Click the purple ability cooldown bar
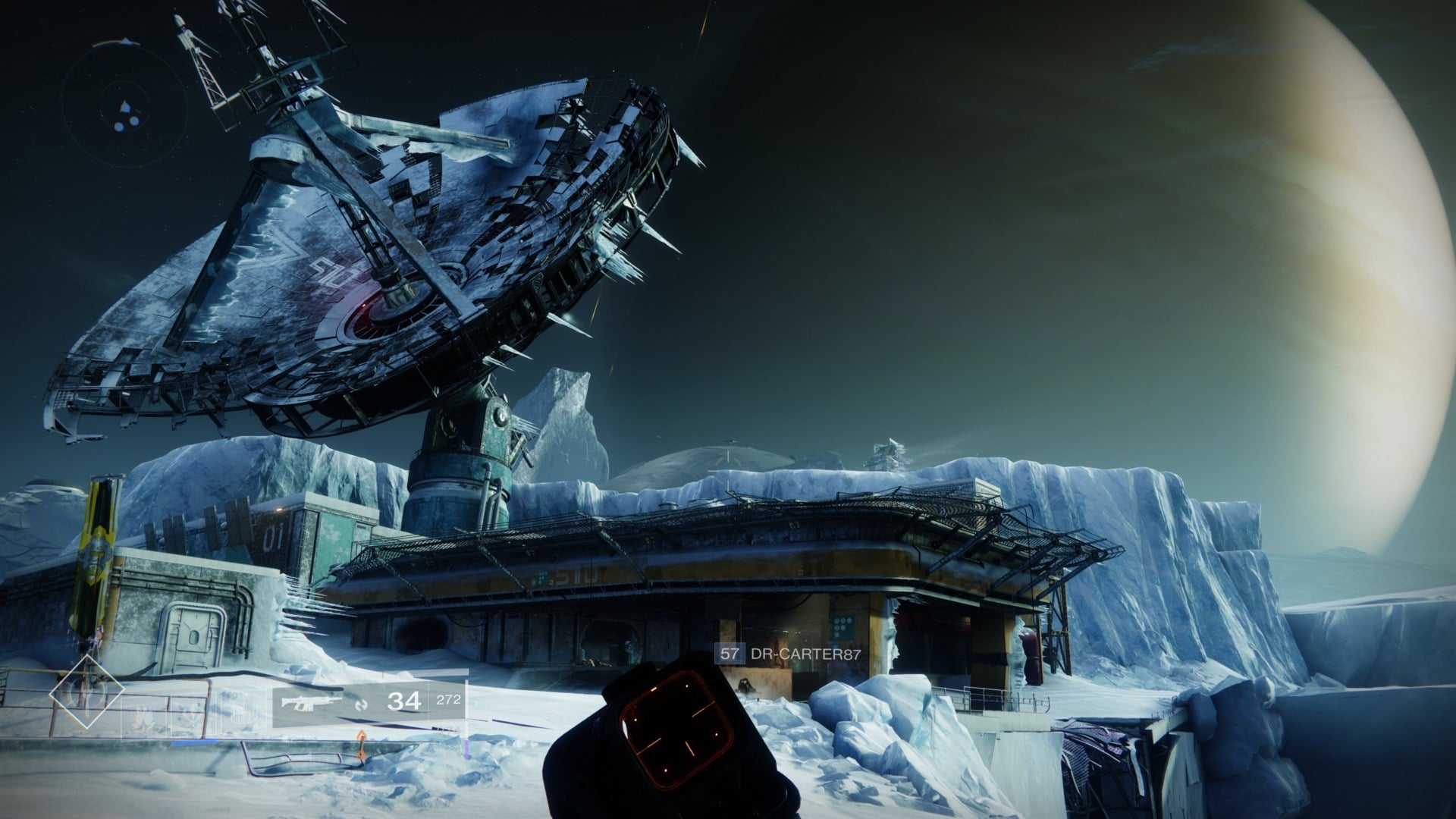The image size is (1456, 819). coord(466,751)
